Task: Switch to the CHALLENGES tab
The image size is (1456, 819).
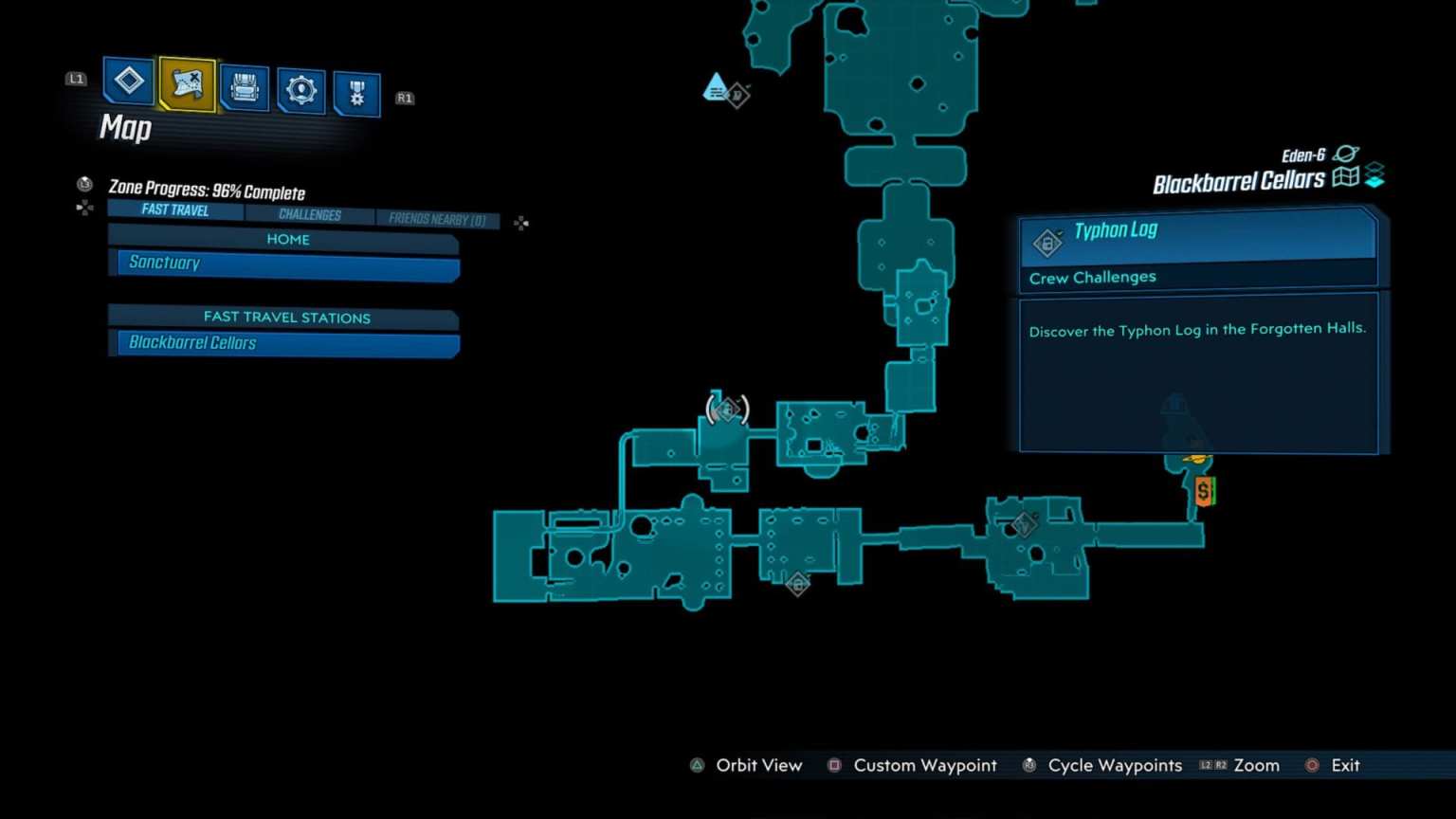Action: pos(310,214)
